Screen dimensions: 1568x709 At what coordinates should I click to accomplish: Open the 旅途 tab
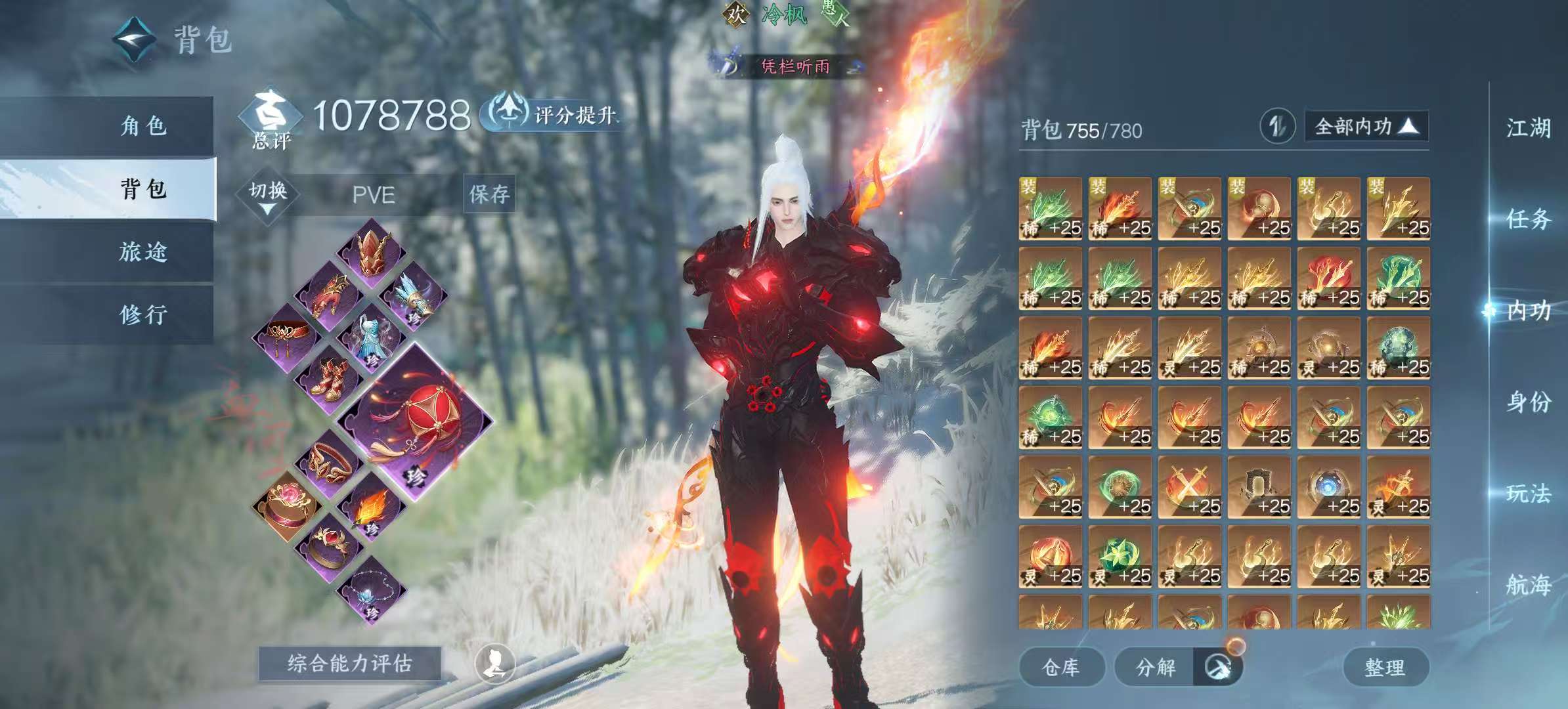tap(144, 252)
